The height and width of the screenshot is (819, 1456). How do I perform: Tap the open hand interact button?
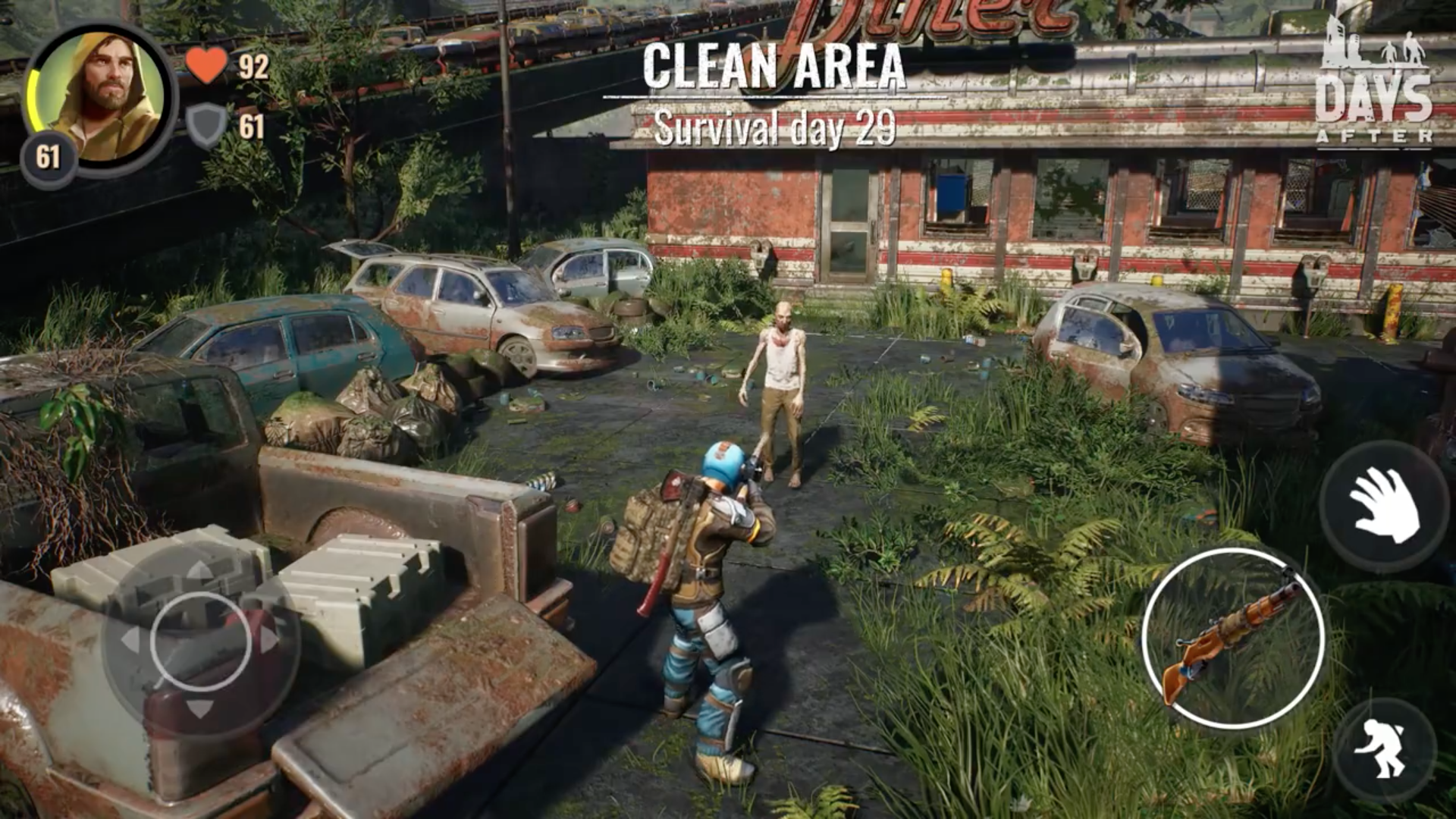1384,506
